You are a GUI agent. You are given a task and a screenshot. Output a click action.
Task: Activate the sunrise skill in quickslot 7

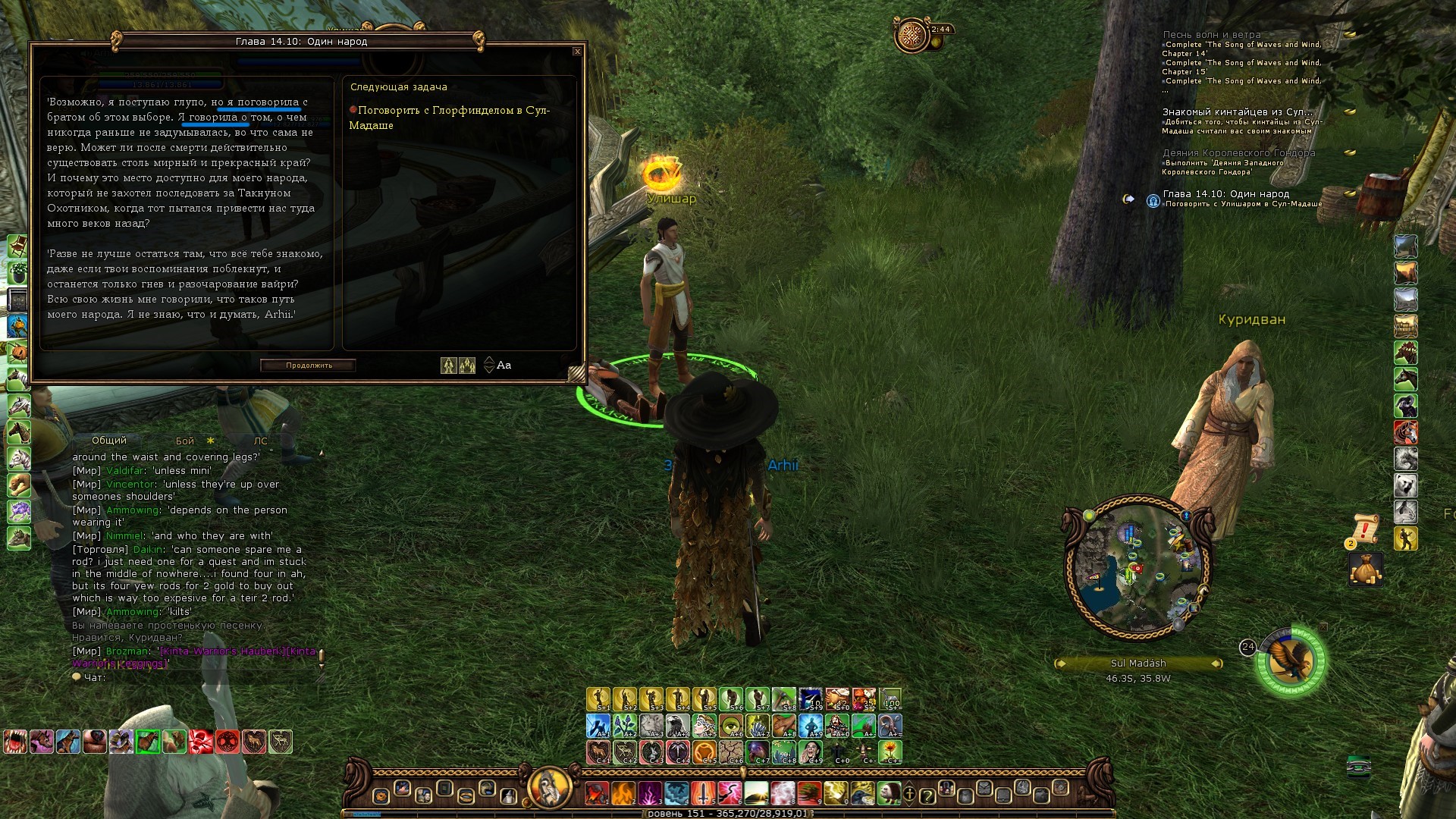[756, 794]
